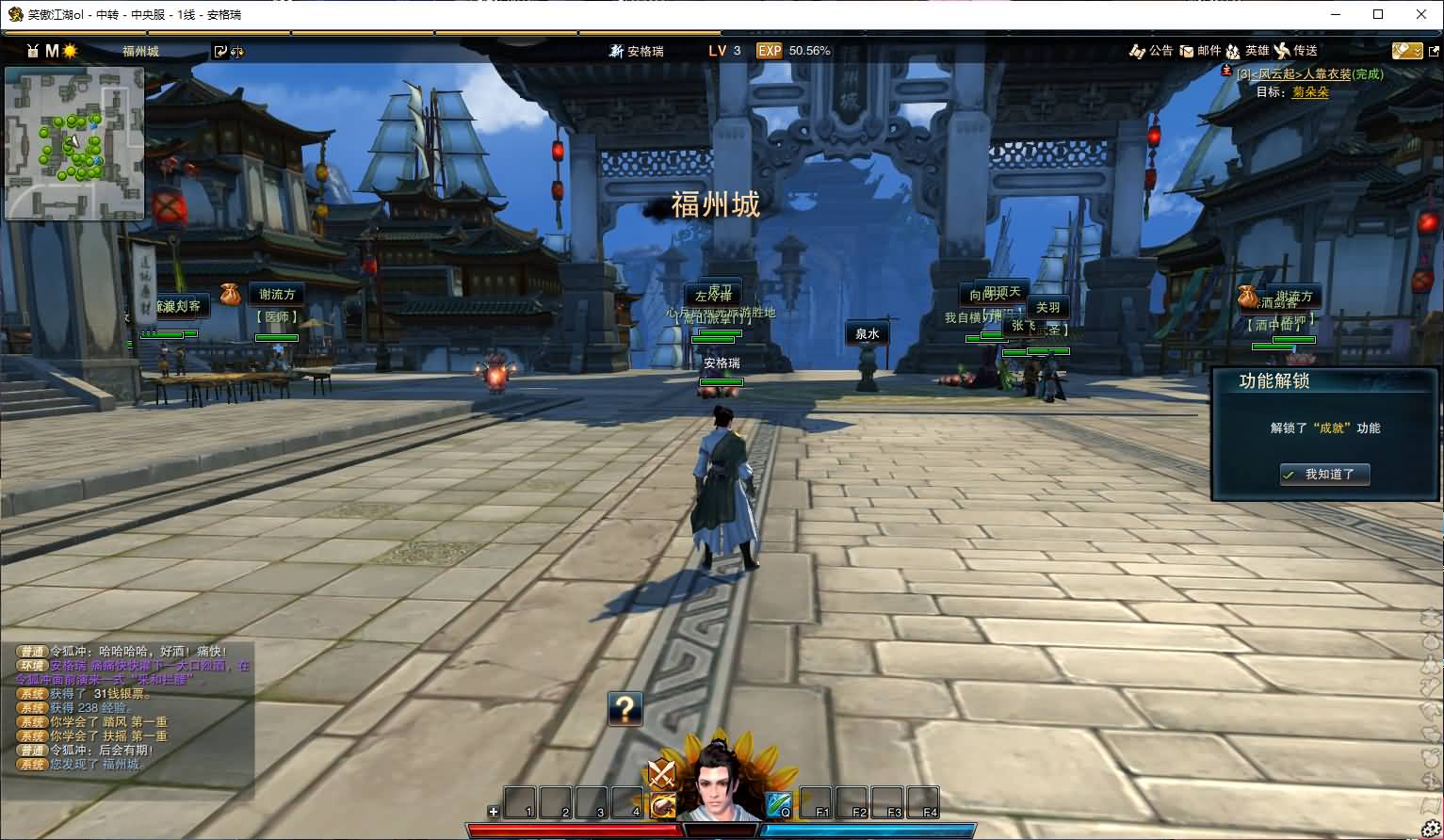This screenshot has width=1444, height=840.
Task: Open the 传送 teleport menu
Action: [x=1296, y=51]
